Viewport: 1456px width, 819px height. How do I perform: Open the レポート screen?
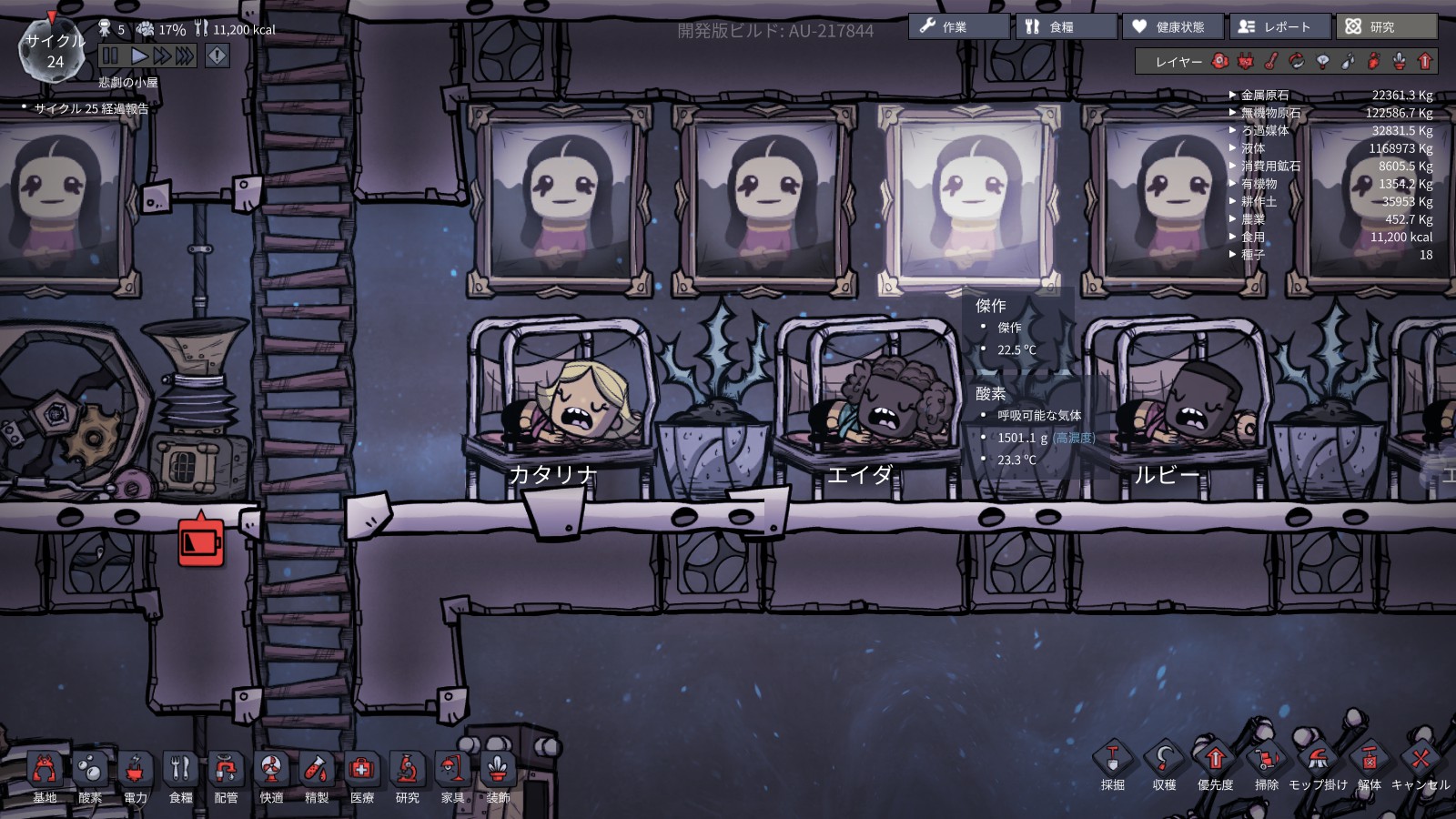(x=1279, y=26)
